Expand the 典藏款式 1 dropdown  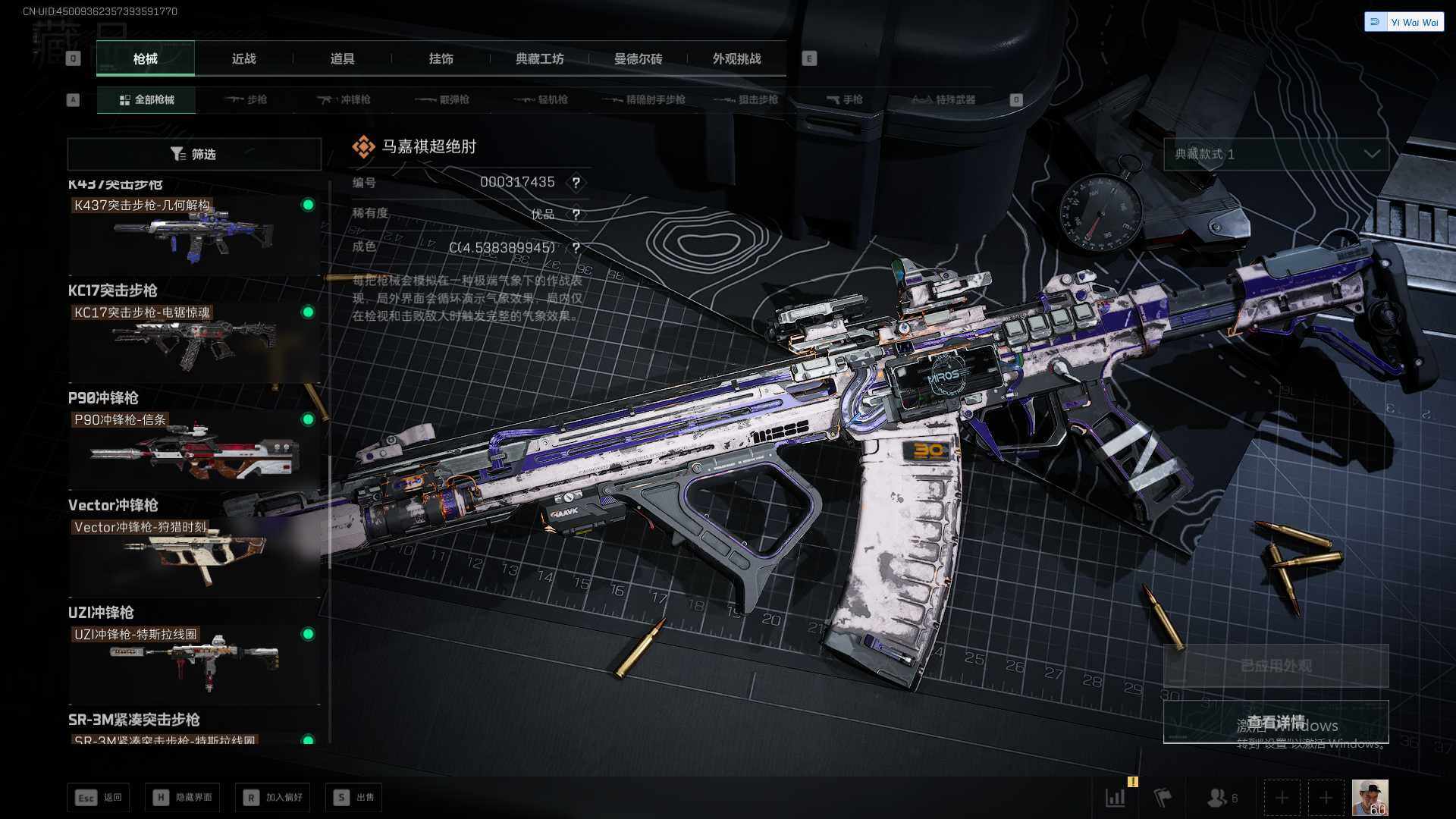tap(1276, 154)
